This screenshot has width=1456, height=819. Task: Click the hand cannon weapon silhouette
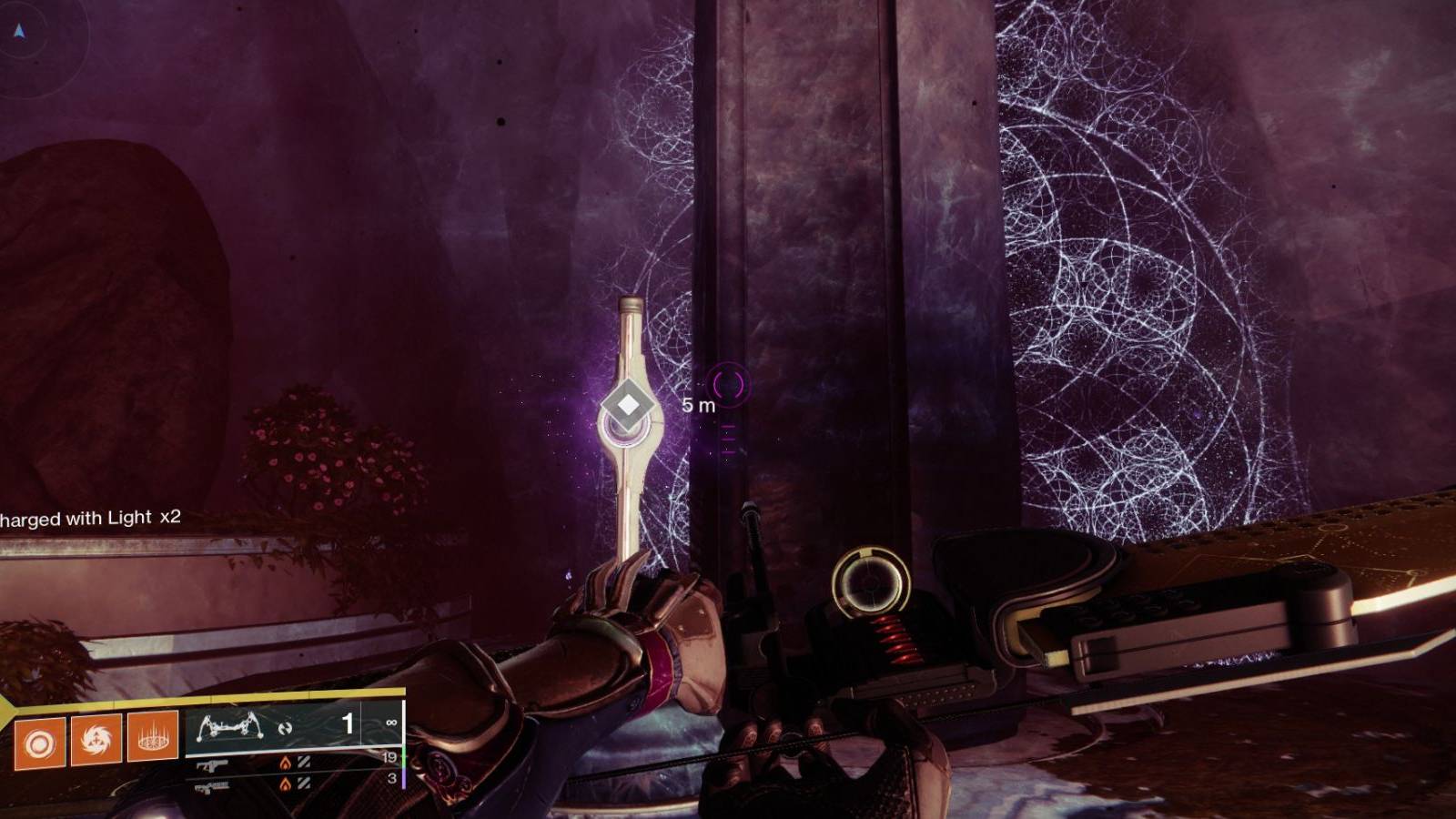(213, 765)
